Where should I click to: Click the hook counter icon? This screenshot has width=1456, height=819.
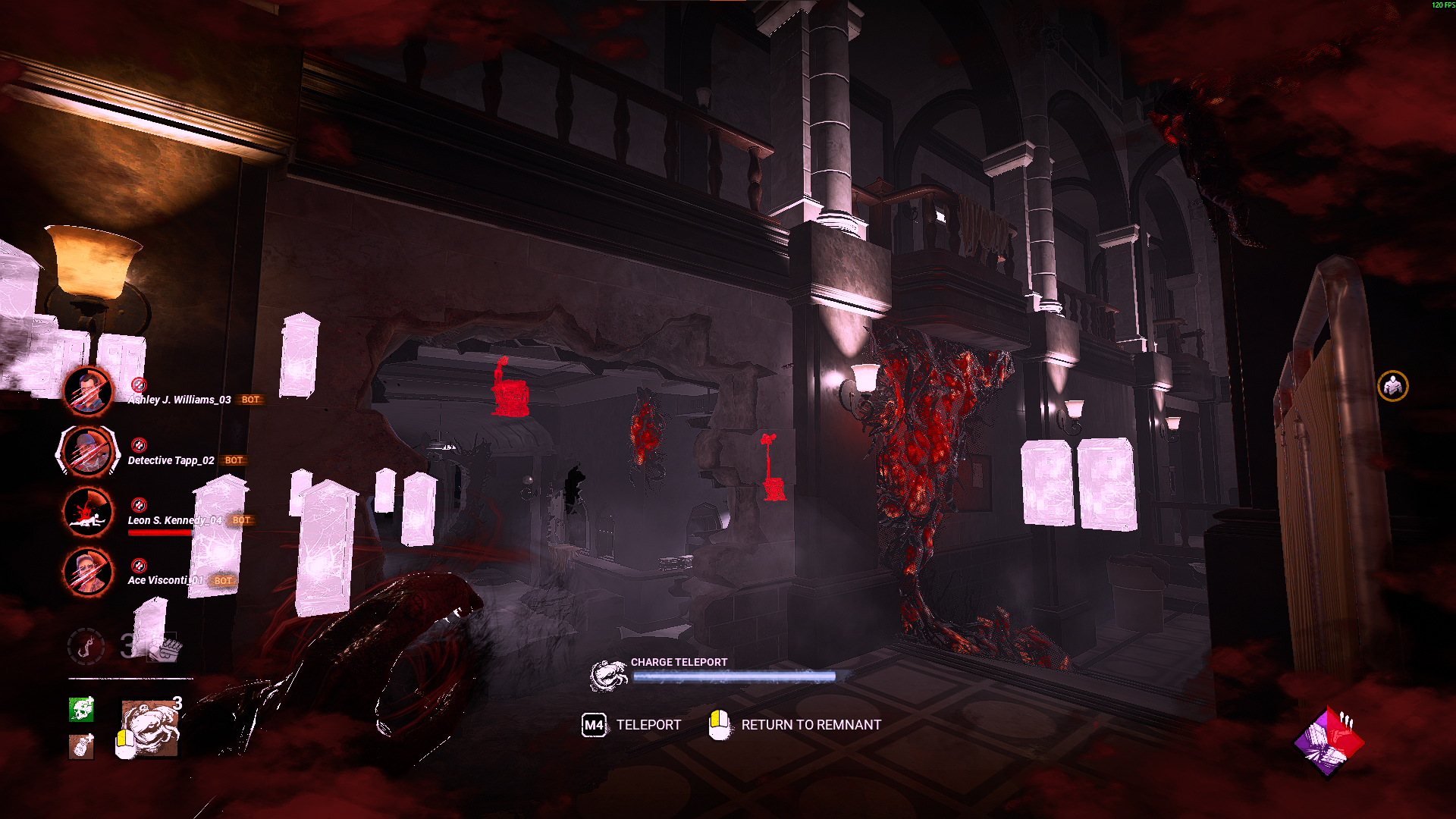click(x=86, y=646)
